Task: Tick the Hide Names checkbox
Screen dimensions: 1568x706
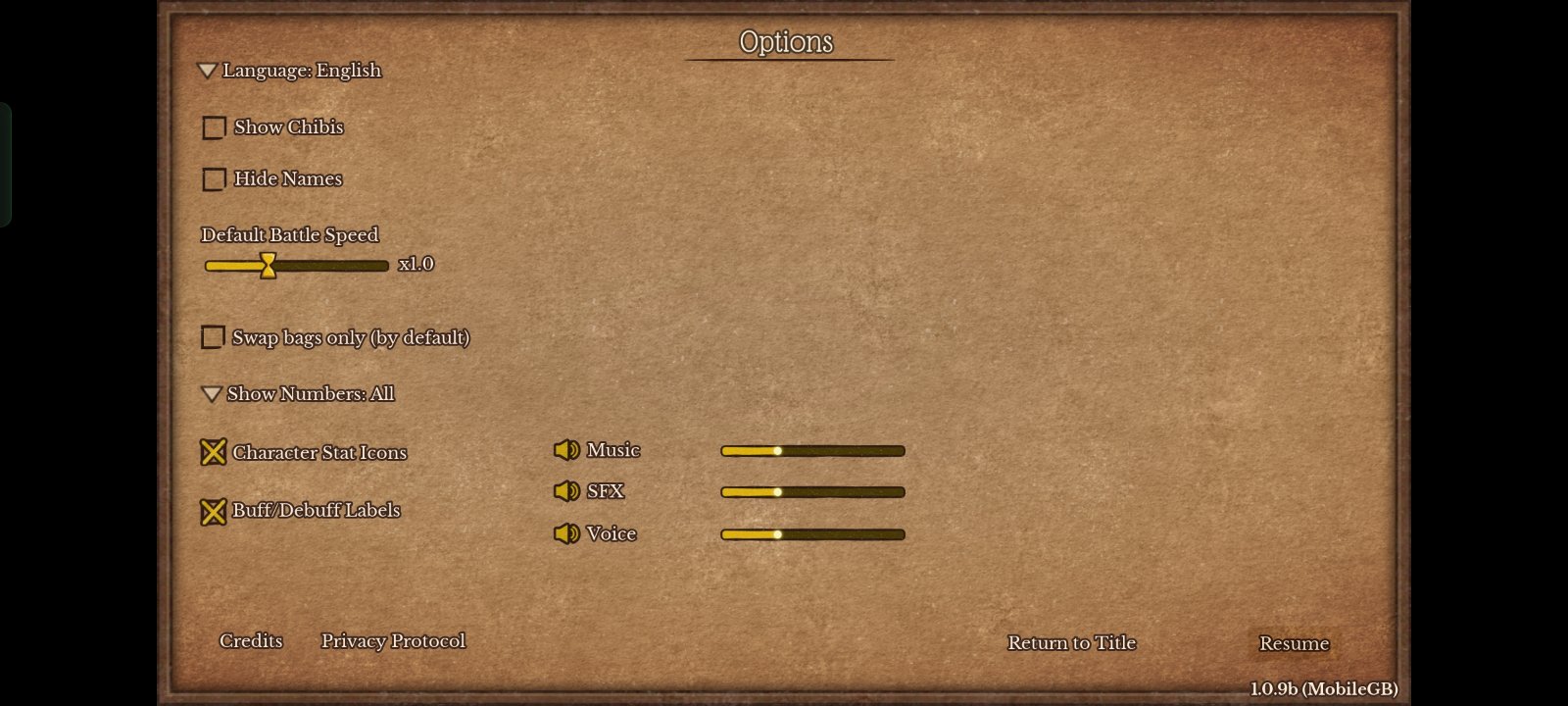Action: [x=214, y=179]
